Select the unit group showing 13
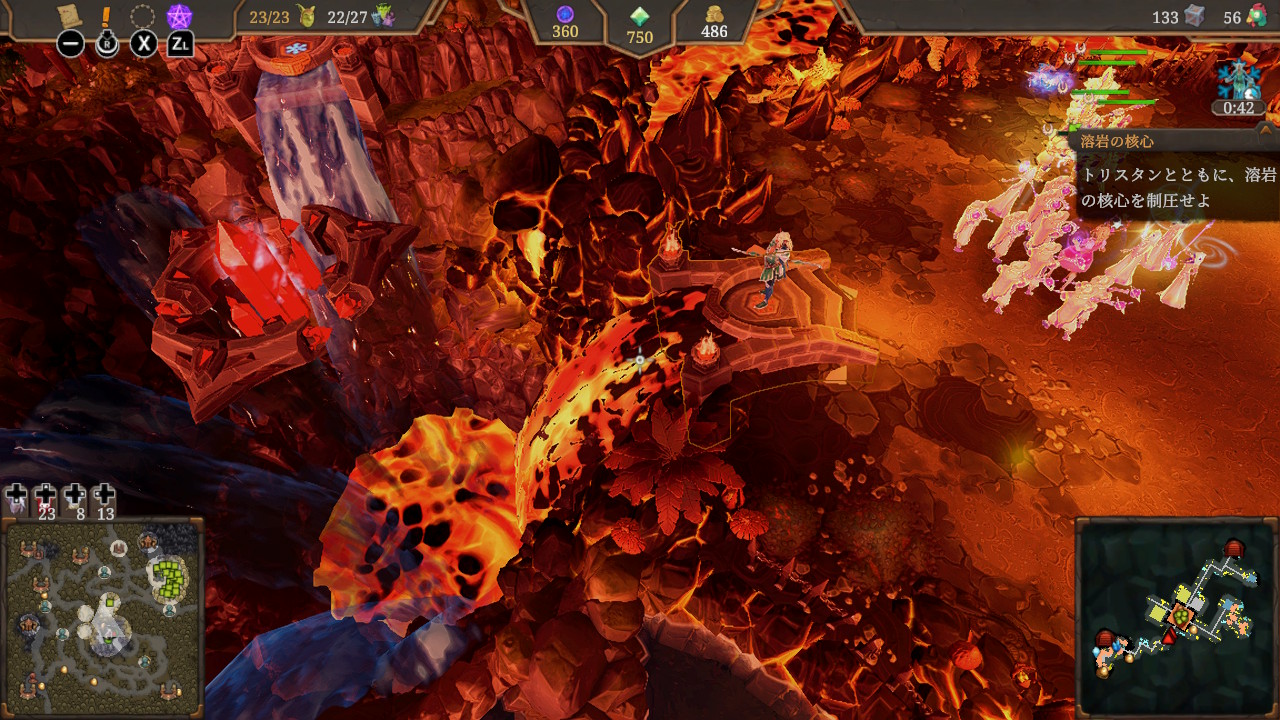 (x=104, y=498)
